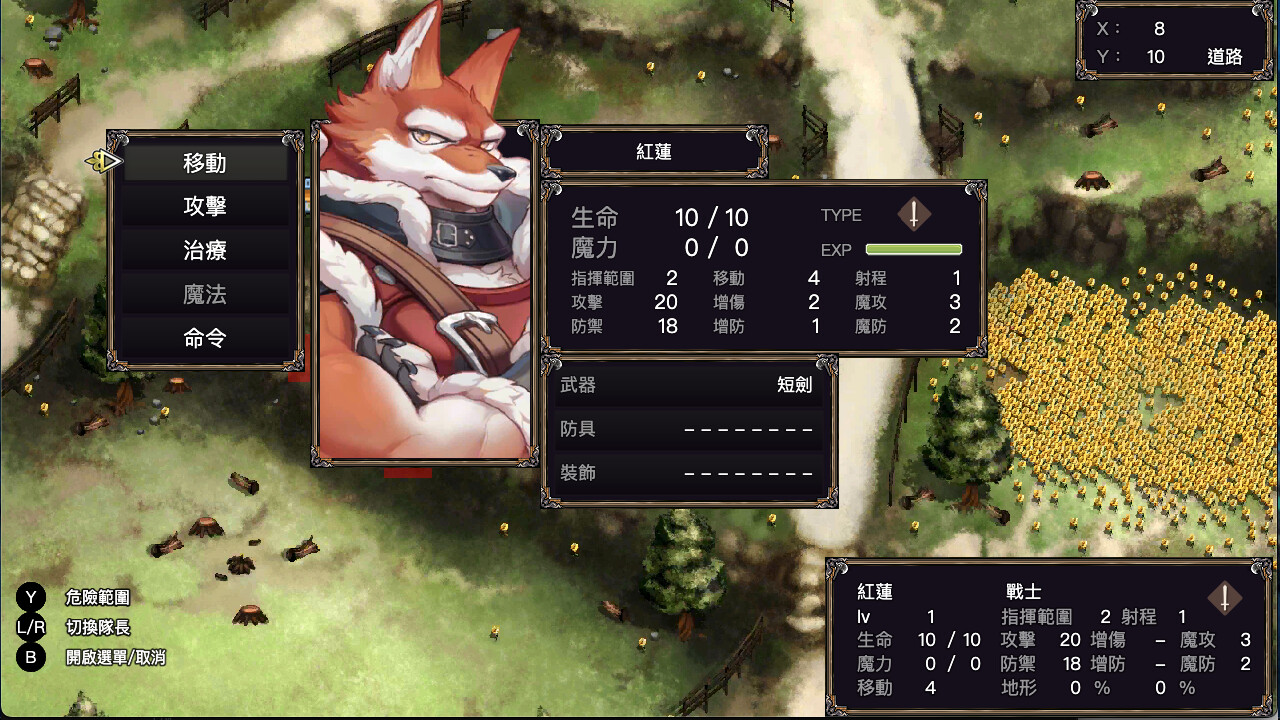This screenshot has width=1280, height=720.
Task: Click the X/Y coordinate display showing 道路
Action: 1172,42
